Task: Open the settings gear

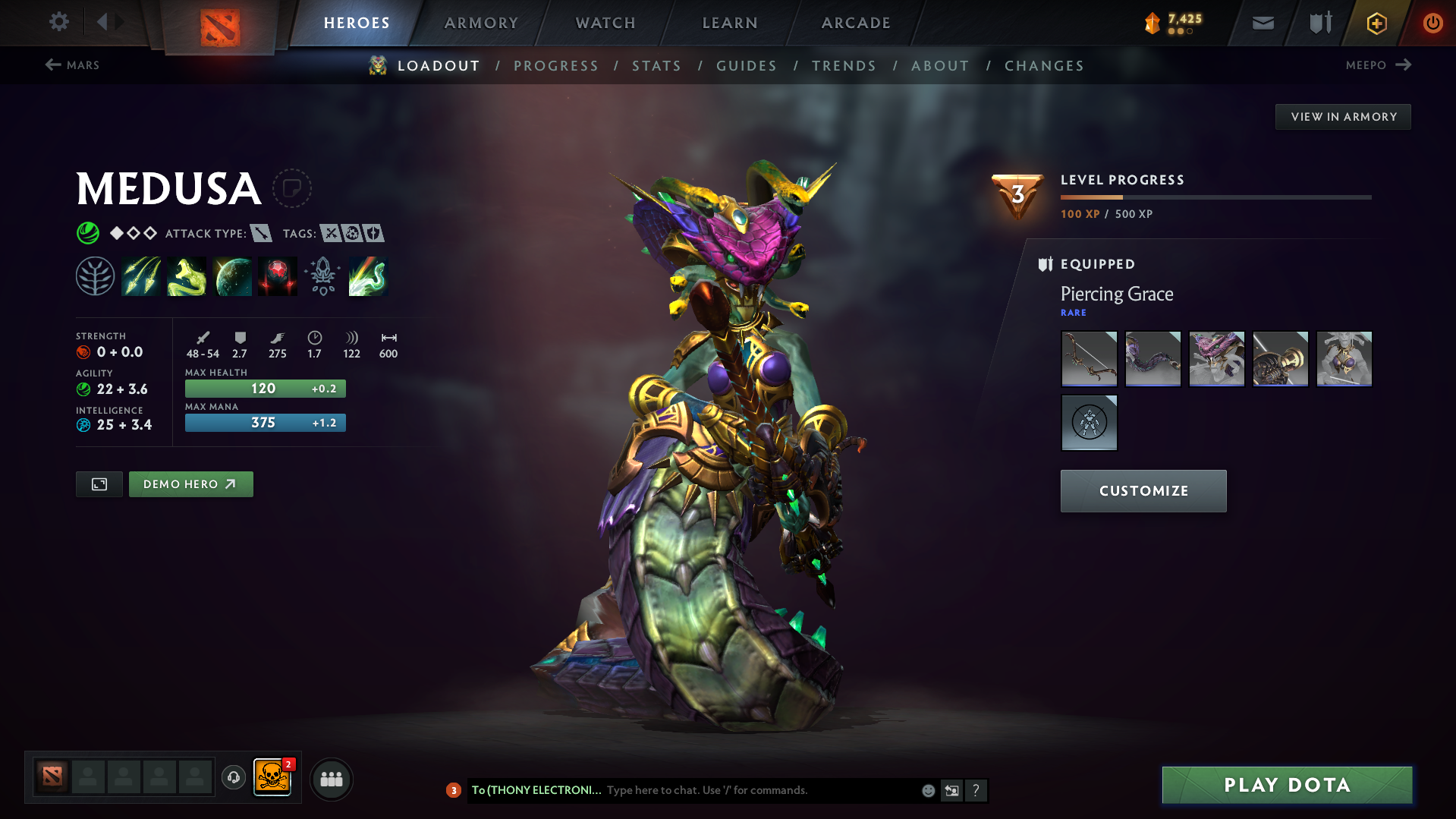Action: coord(58,22)
